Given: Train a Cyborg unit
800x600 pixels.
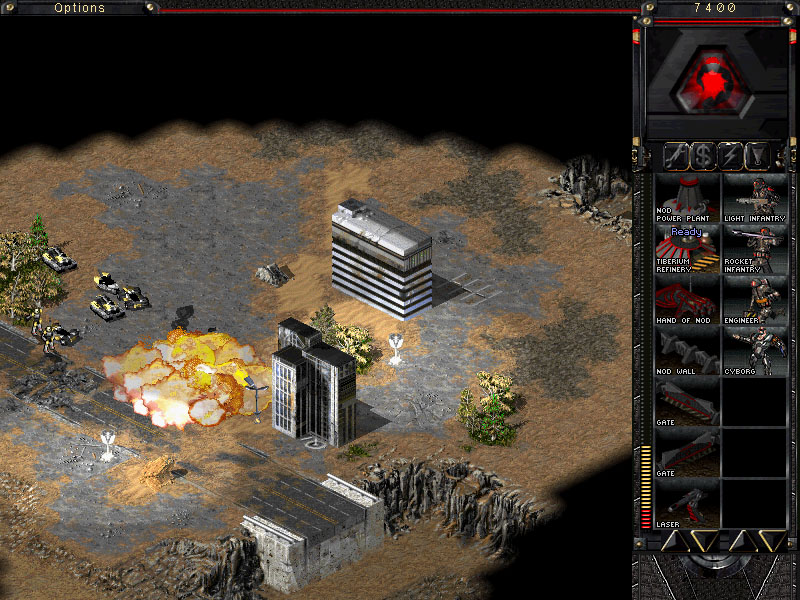Looking at the screenshot, I should coord(755,350).
